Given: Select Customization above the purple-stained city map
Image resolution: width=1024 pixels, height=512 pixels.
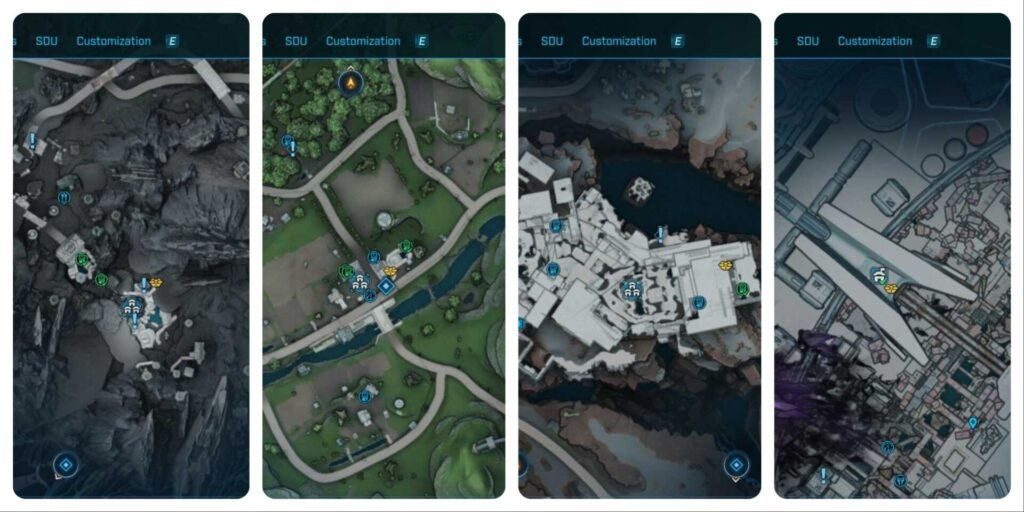Looking at the screenshot, I should [x=874, y=41].
